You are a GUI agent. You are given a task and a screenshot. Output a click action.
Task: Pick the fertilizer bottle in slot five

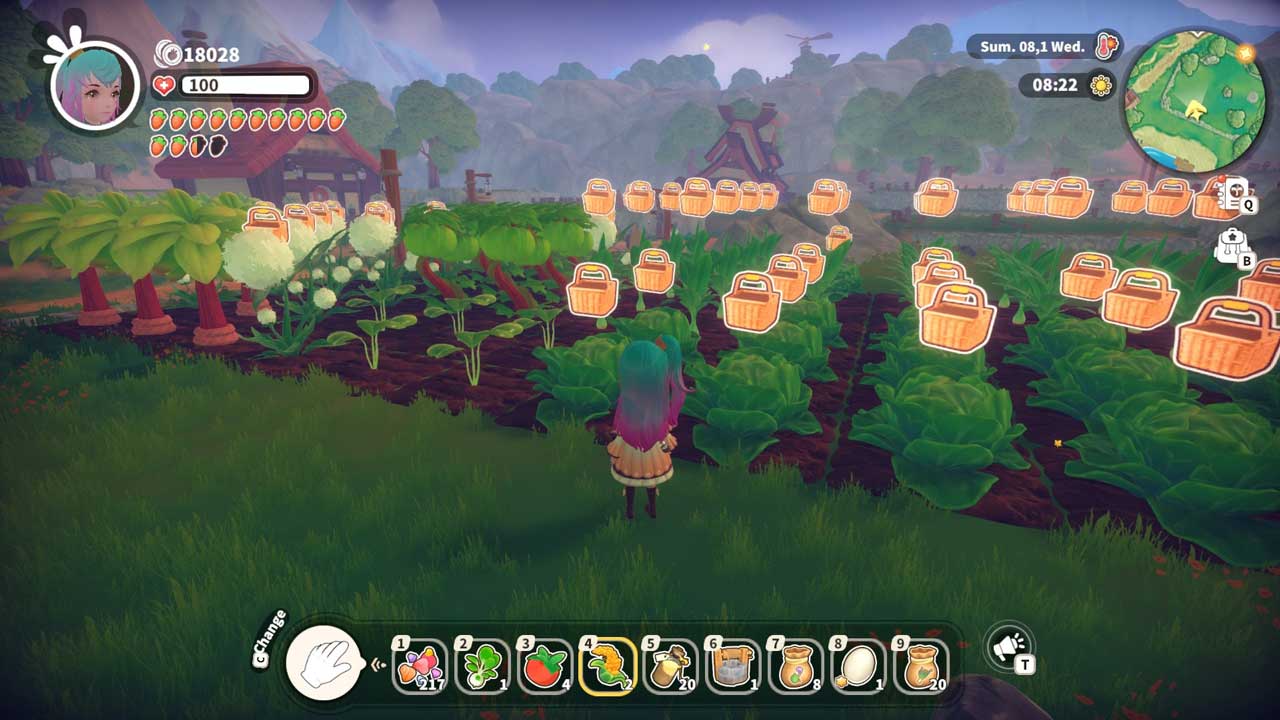click(669, 667)
